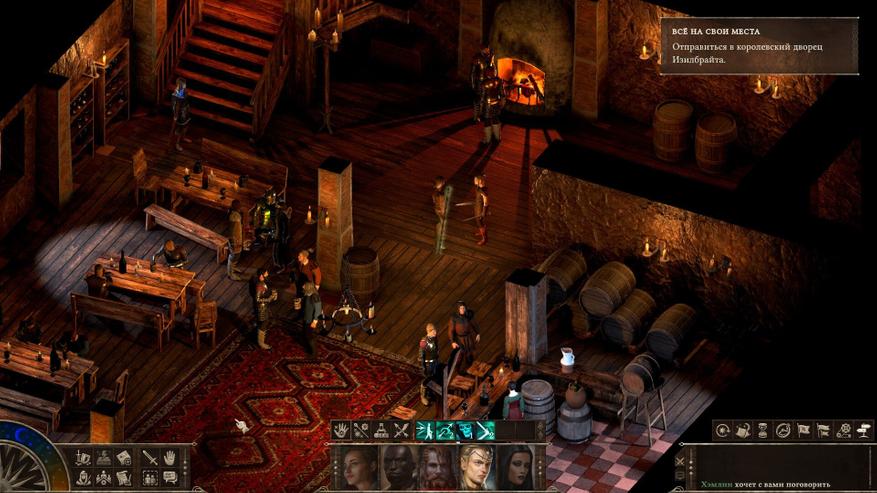Select the red-bearded man portrait
Viewport: 877px width, 493px height.
tap(438, 467)
